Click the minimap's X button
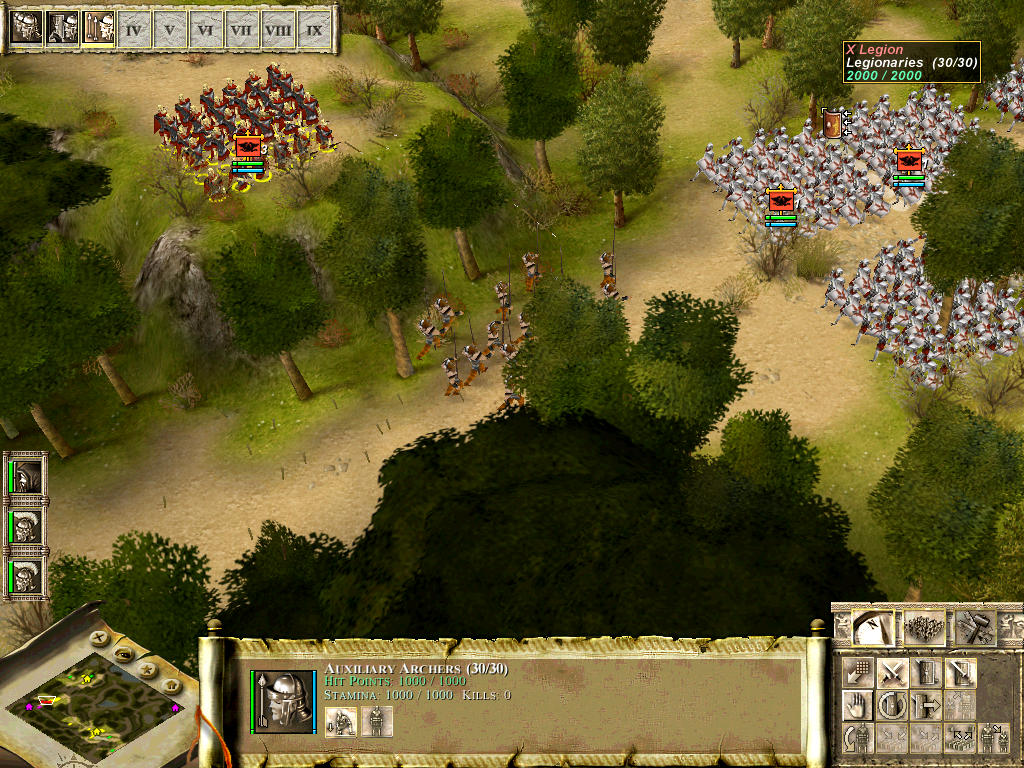 coord(98,637)
